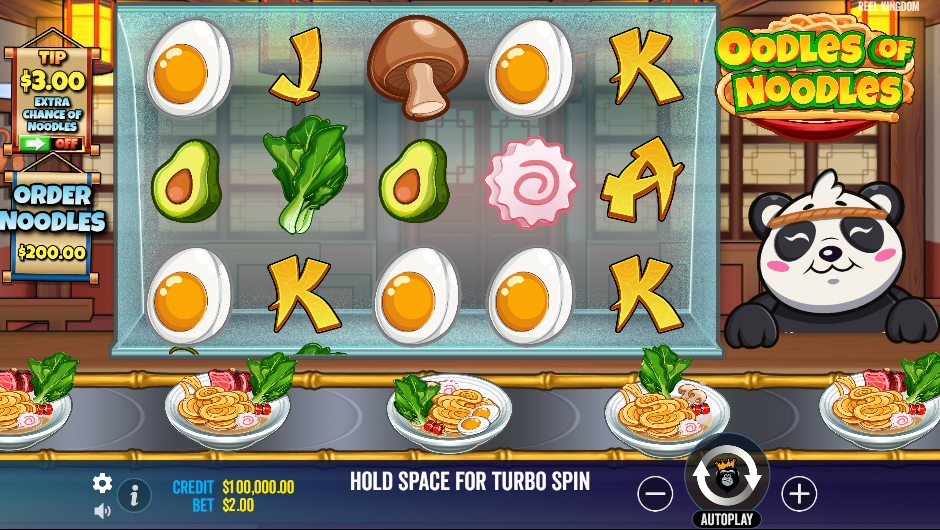Increase the bet with the plus button
Image resolution: width=940 pixels, height=530 pixels.
(798, 493)
